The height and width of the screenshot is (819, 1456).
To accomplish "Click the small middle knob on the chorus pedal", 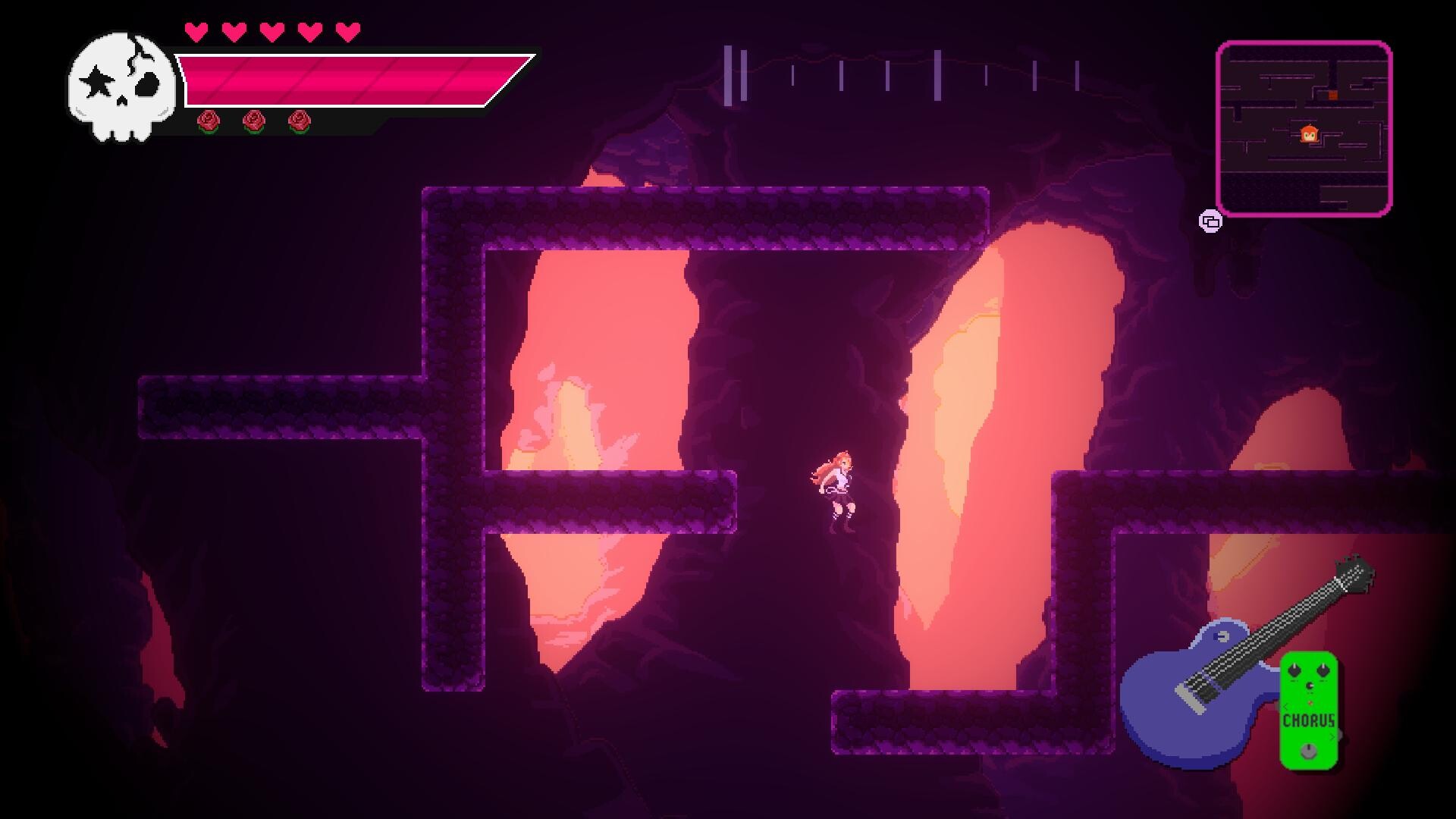I will click(1310, 686).
